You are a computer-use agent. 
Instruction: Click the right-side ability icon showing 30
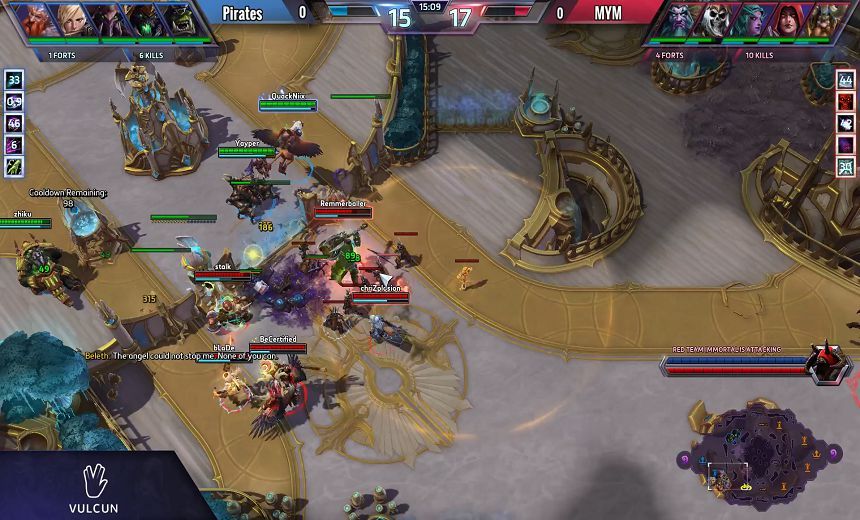coord(846,167)
